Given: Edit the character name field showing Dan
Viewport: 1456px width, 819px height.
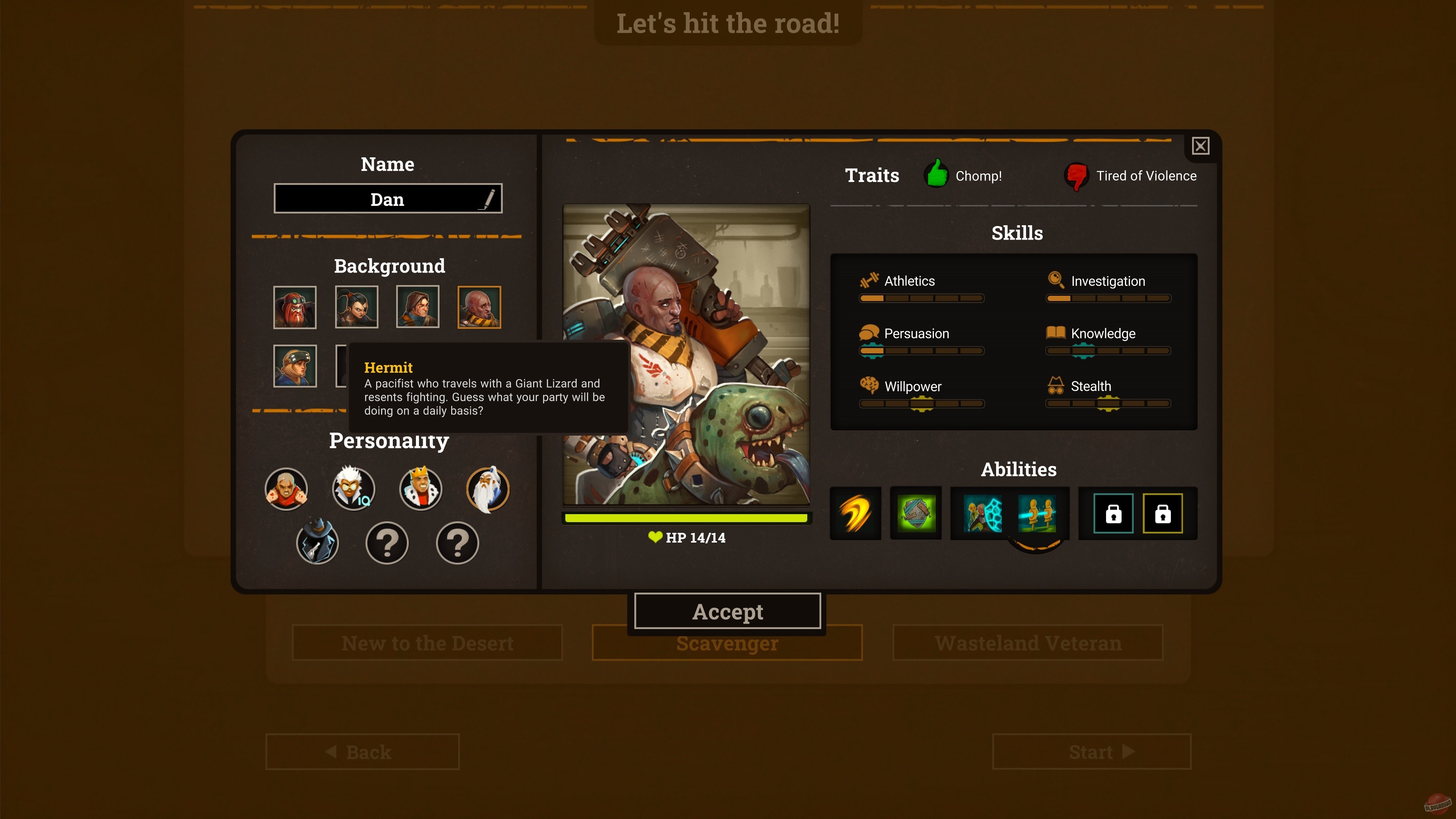Looking at the screenshot, I should 388,198.
